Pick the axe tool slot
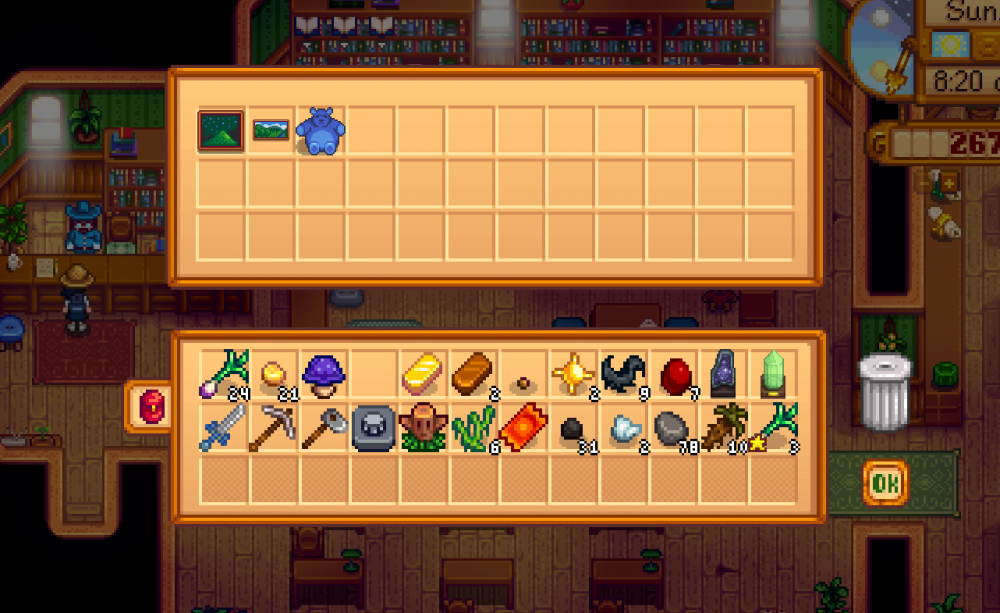 pyautogui.click(x=324, y=427)
